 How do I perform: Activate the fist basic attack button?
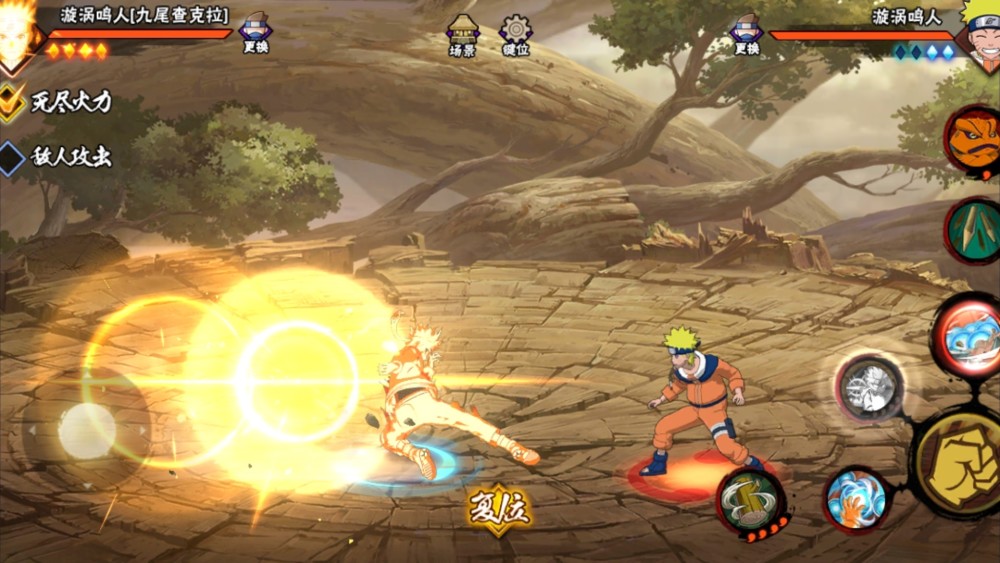click(959, 462)
